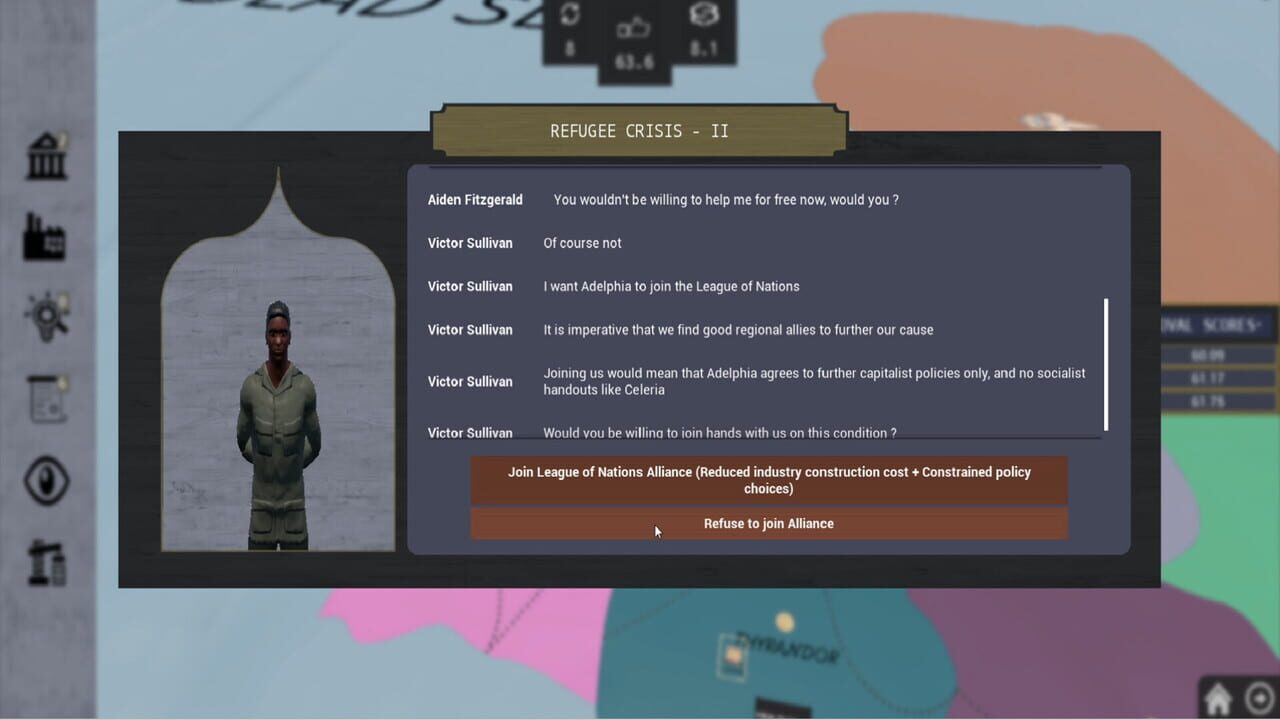The height and width of the screenshot is (720, 1280).
Task: Choose Join League of Nations Alliance option
Action: [768, 480]
